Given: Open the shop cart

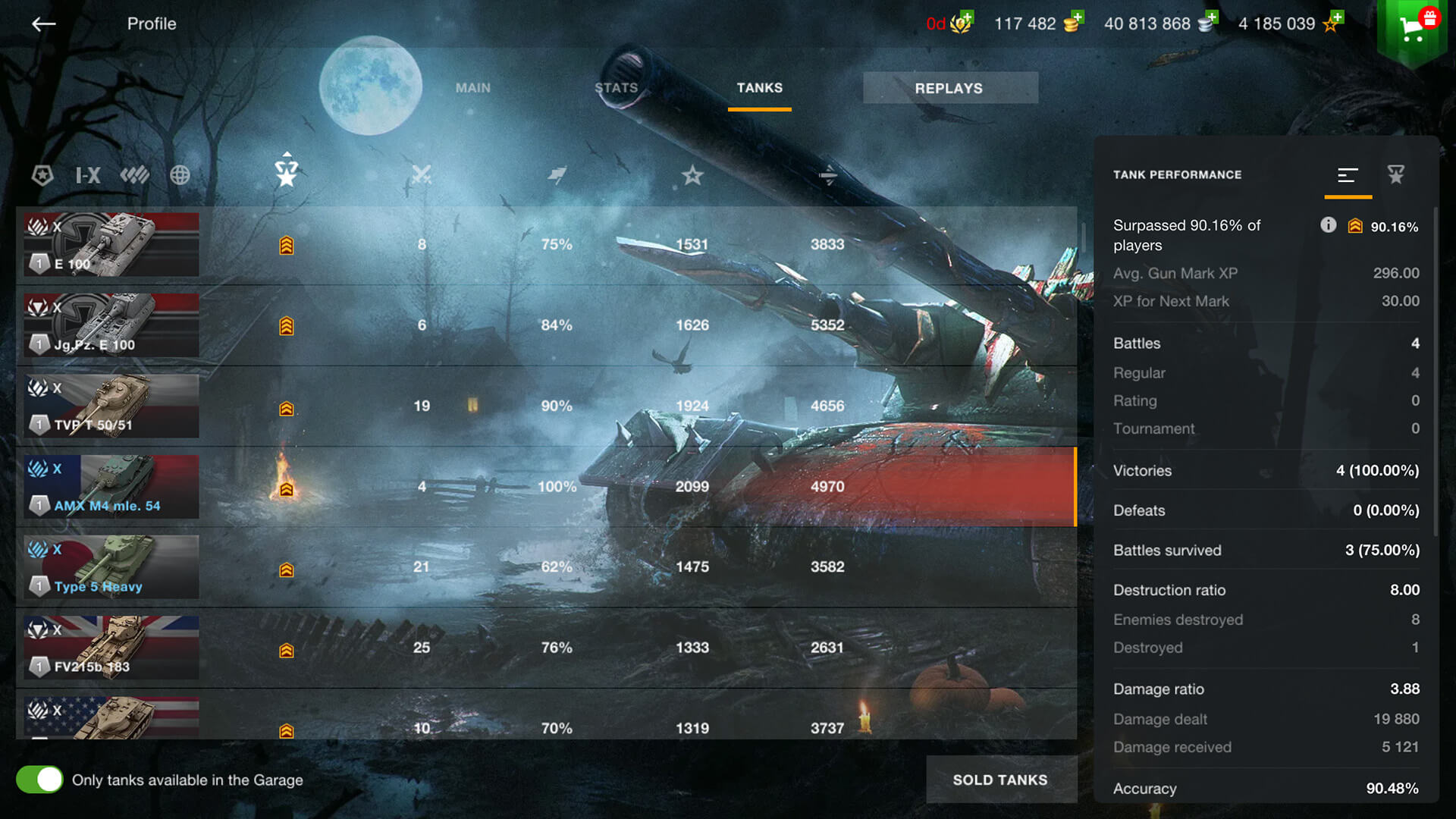Looking at the screenshot, I should click(x=1411, y=28).
